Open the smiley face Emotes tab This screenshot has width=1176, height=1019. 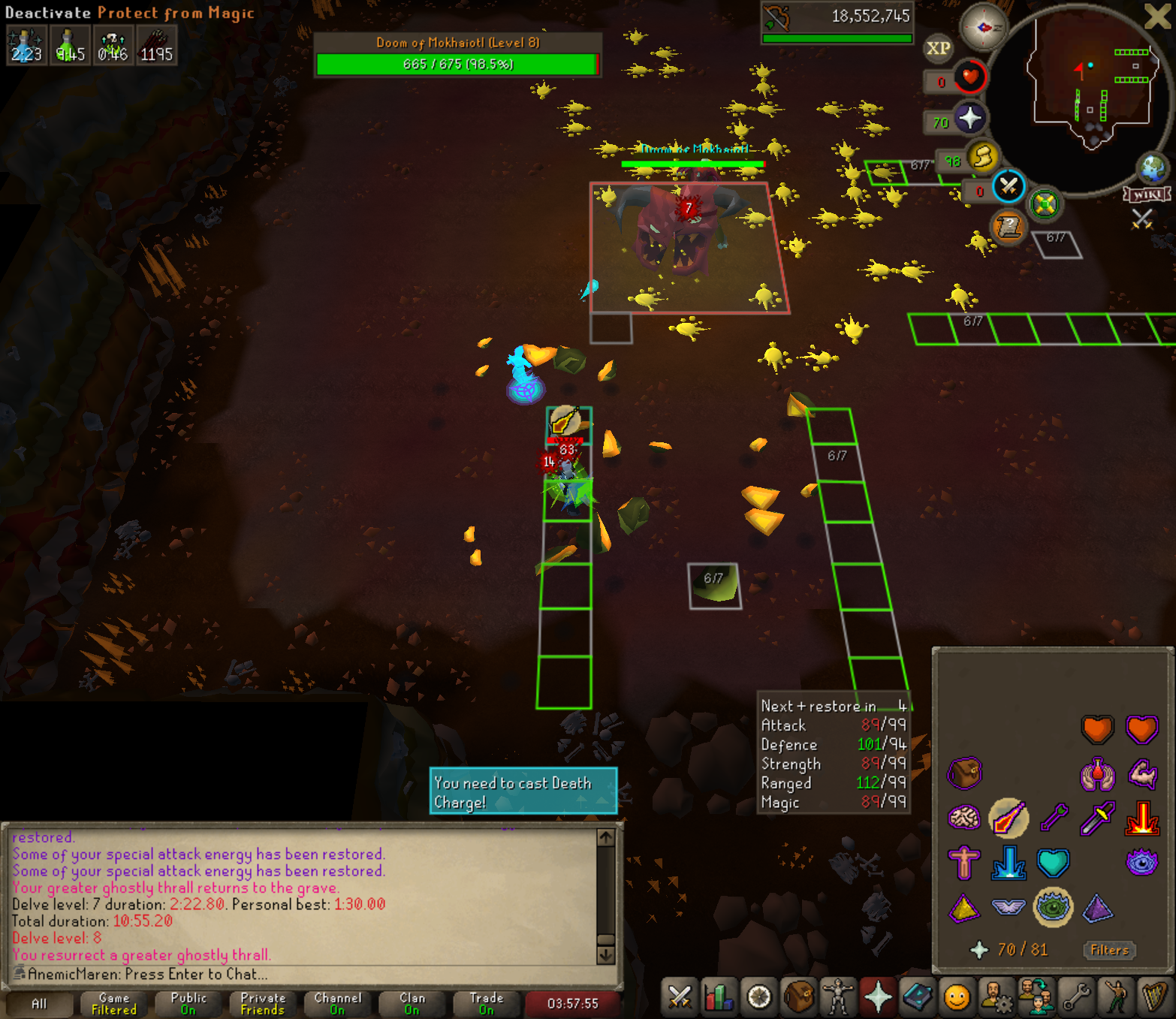coord(957,997)
